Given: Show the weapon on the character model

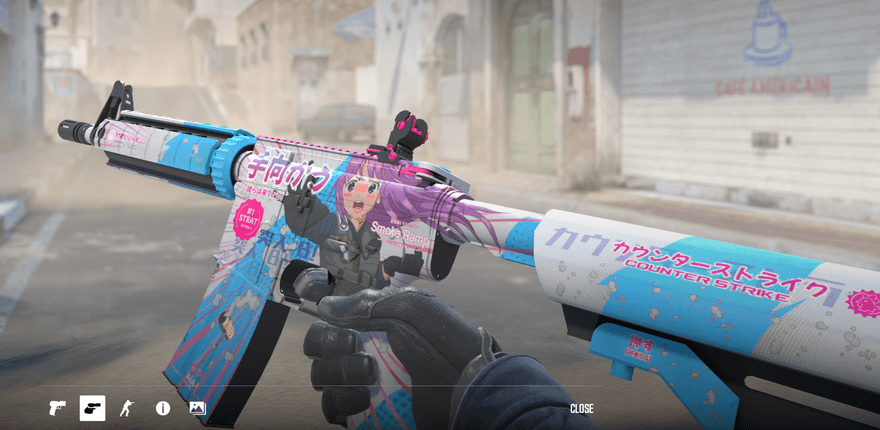Looking at the screenshot, I should [127, 408].
